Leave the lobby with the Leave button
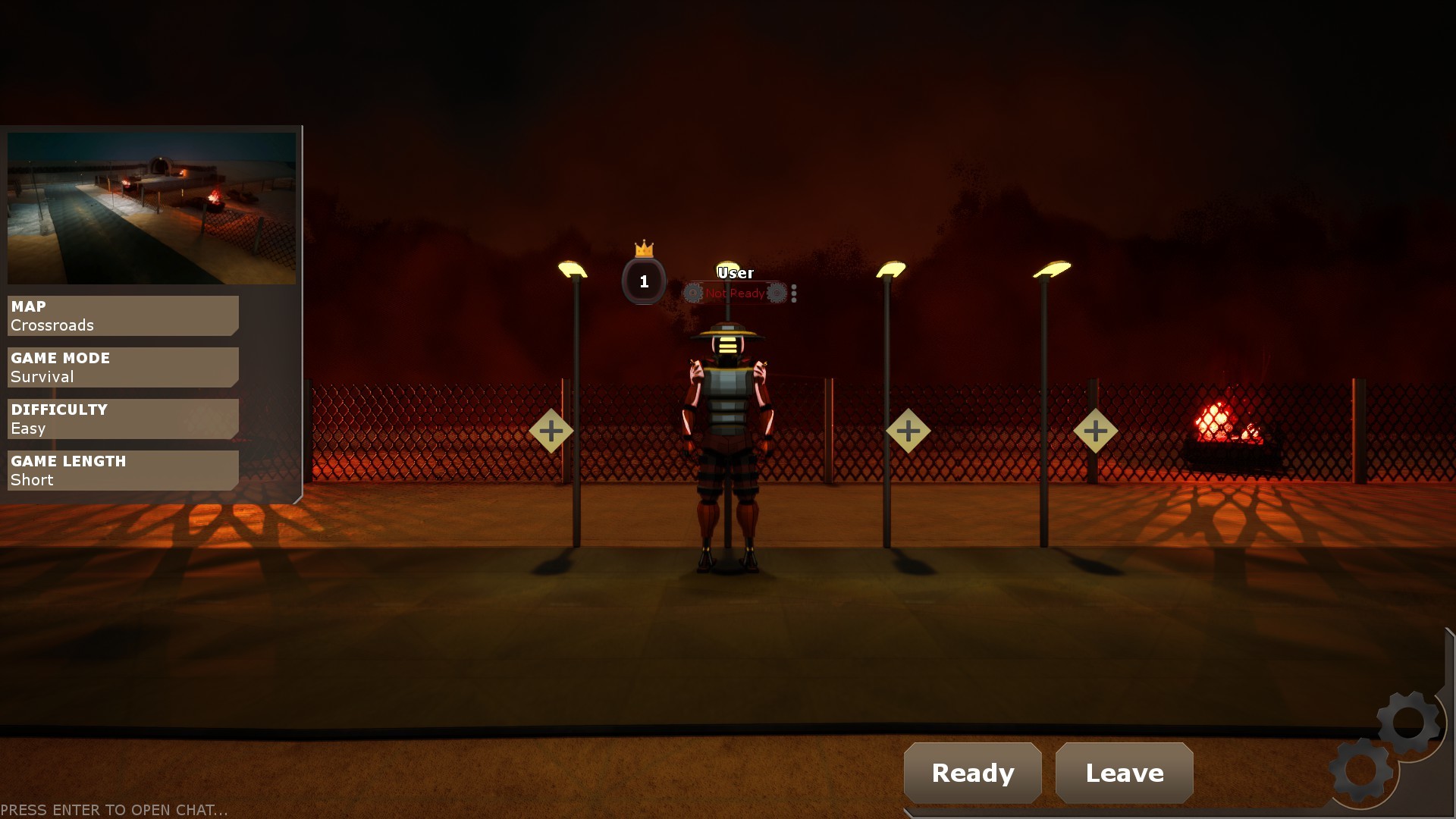 tap(1123, 773)
